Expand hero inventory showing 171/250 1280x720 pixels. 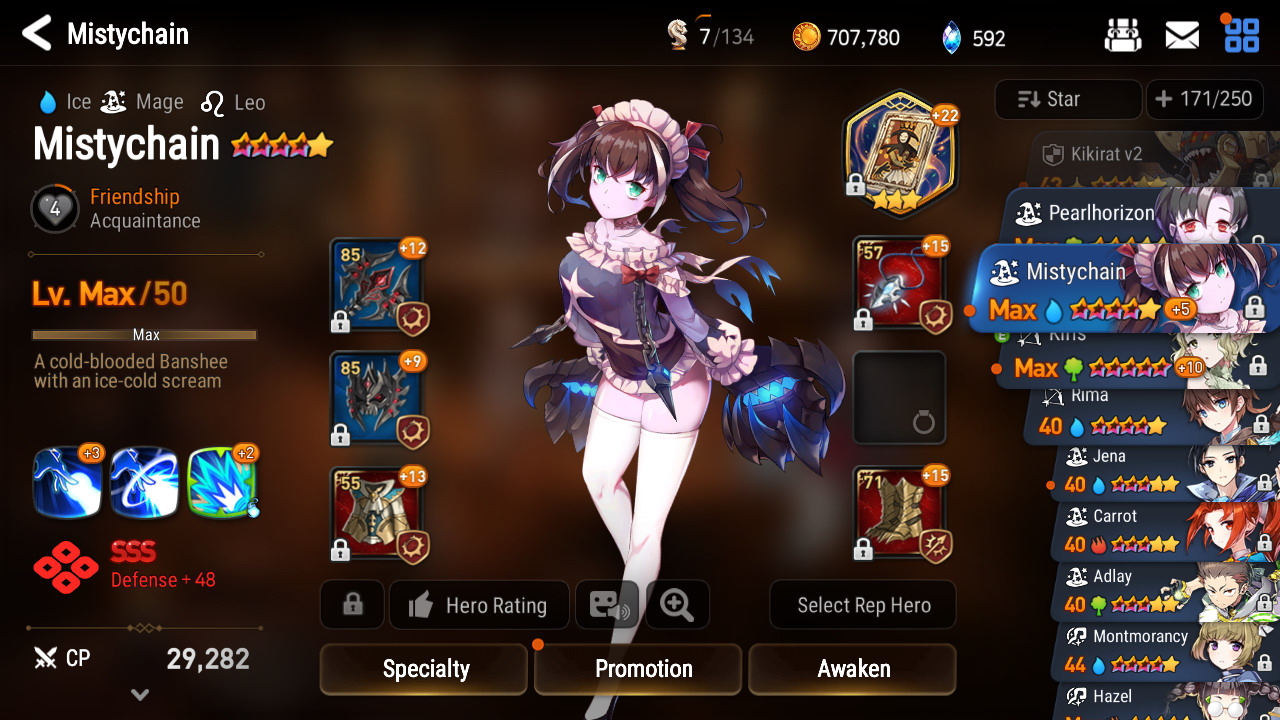[1203, 99]
